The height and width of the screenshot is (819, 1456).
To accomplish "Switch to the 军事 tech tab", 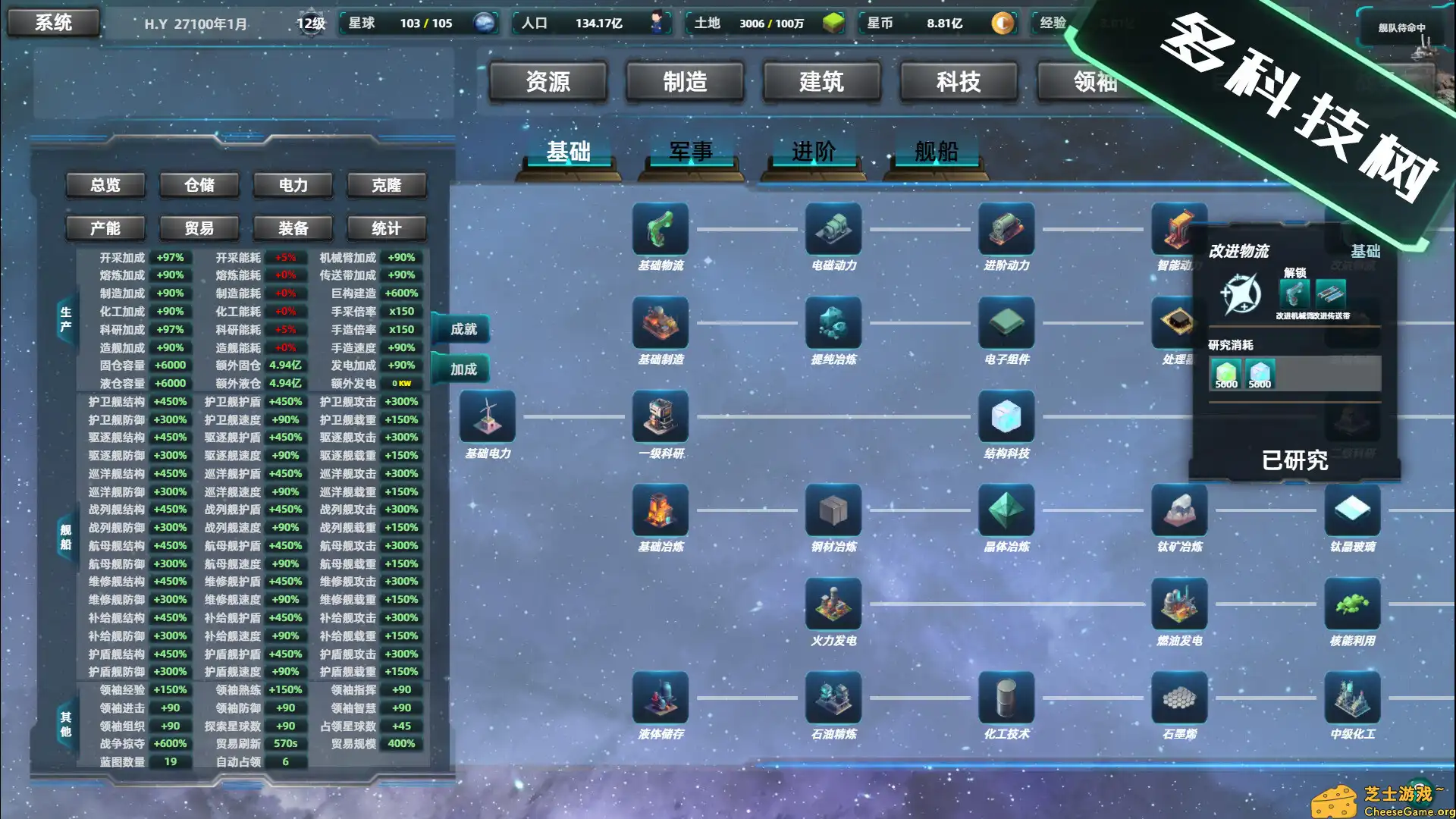I will click(x=692, y=152).
